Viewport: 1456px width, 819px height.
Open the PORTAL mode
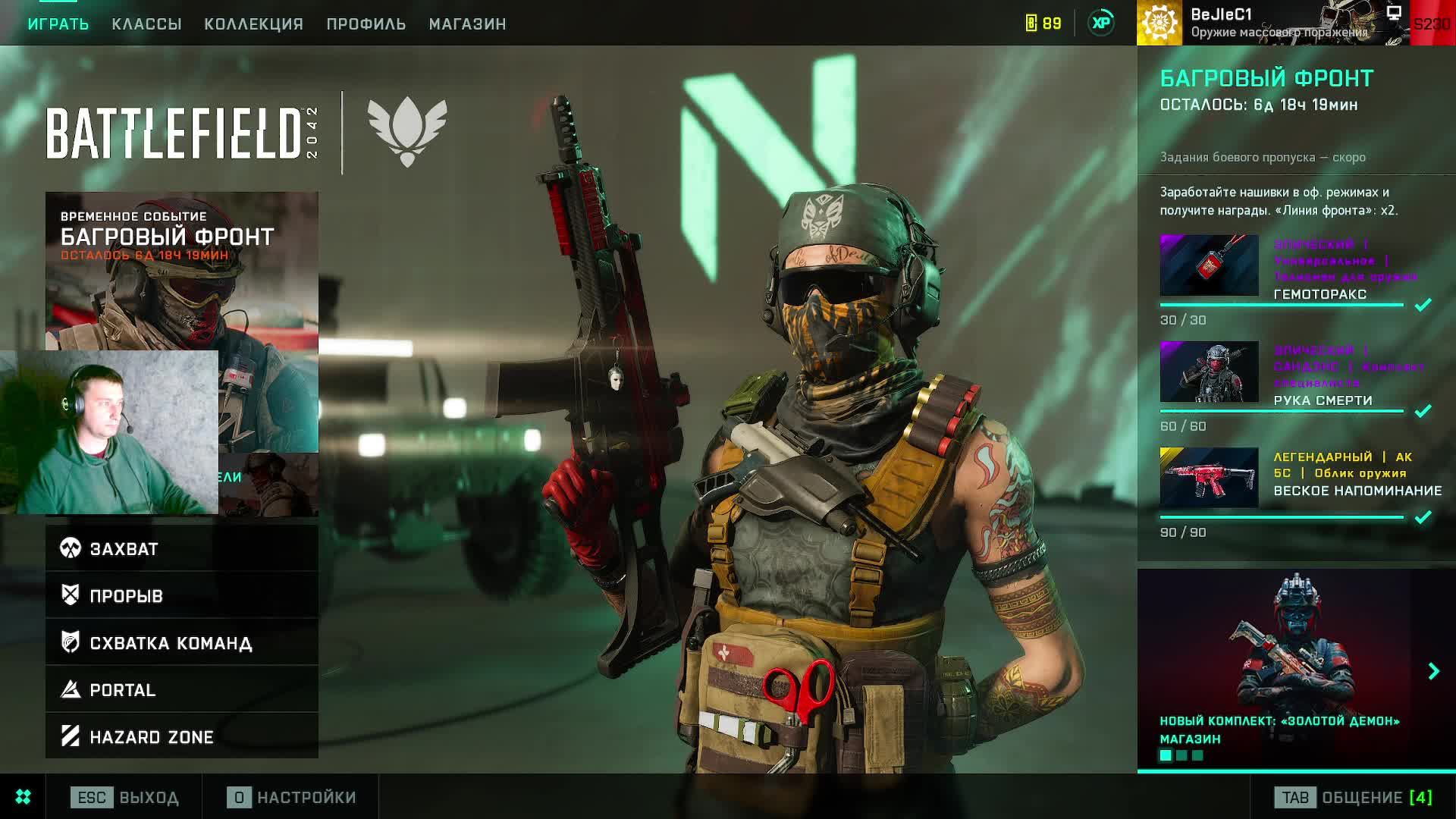(182, 689)
